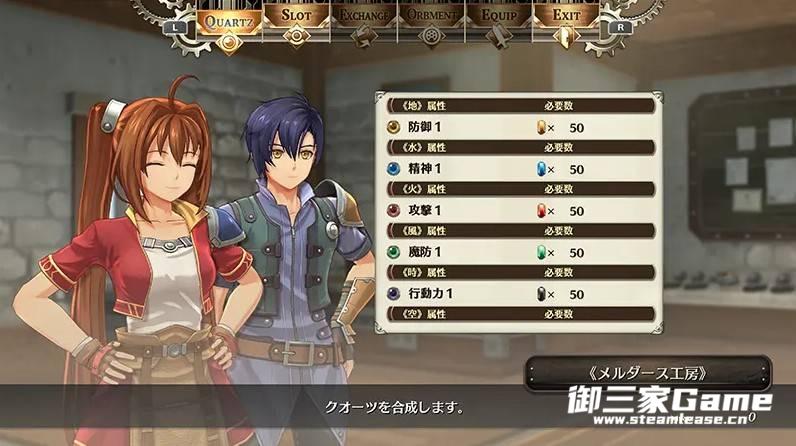Open the Equip tab
The height and width of the screenshot is (446, 796).
(498, 18)
